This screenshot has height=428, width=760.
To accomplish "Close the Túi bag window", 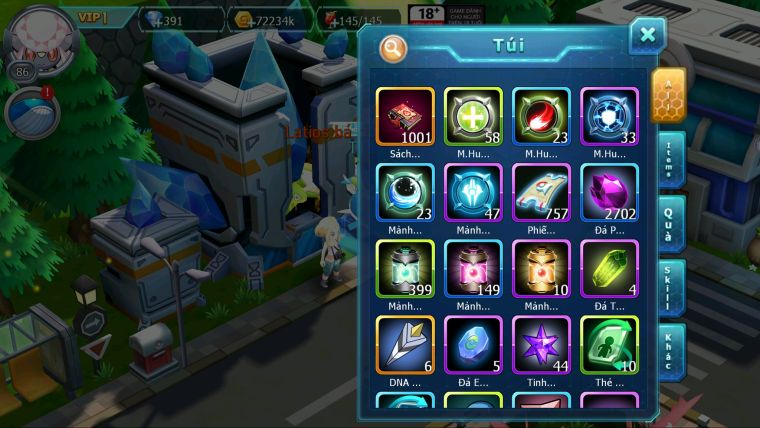I will coord(647,36).
